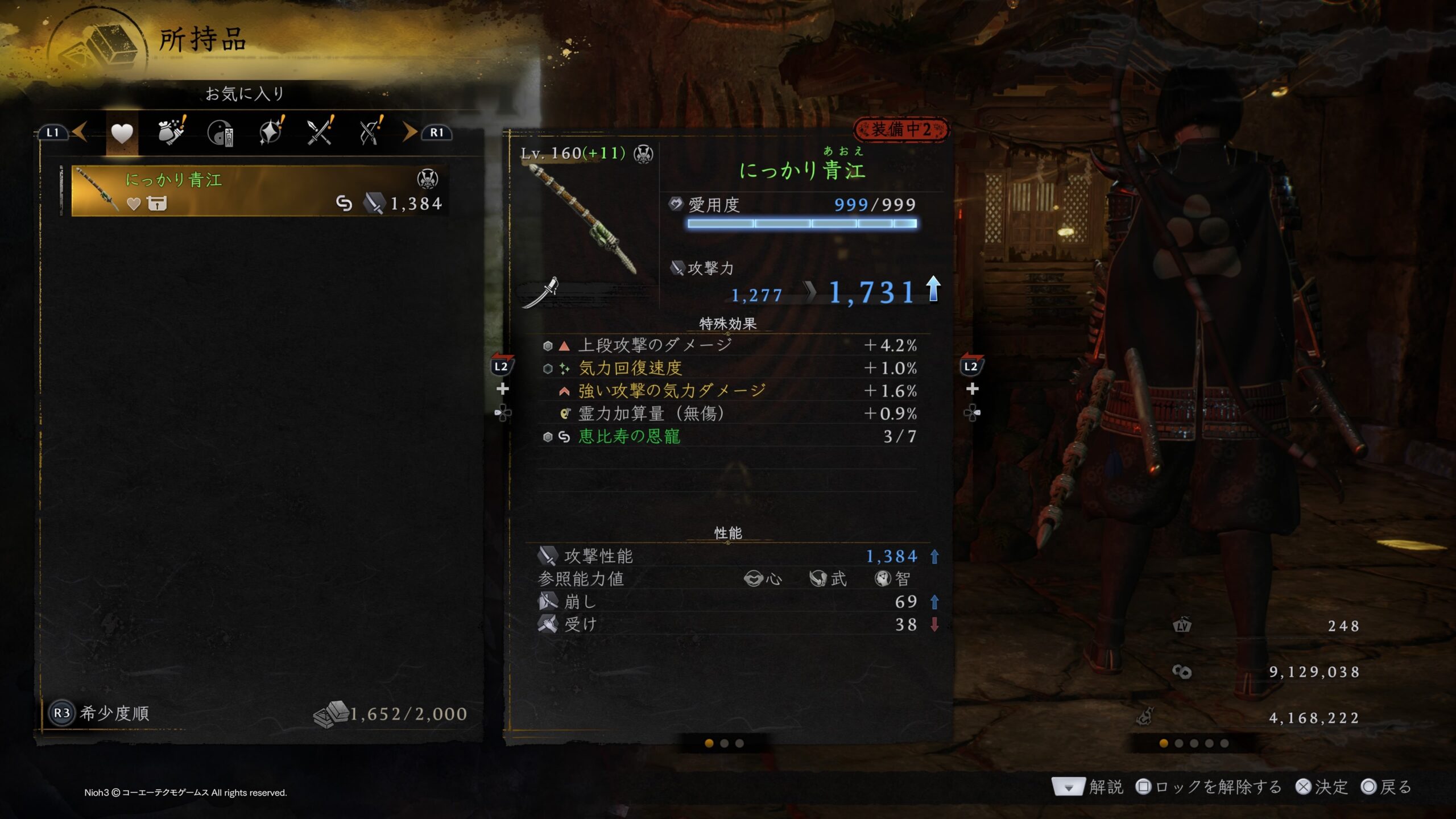Choose the 上段攻撃のダメージ effect row
This screenshot has height=819, width=1456.
(730, 345)
